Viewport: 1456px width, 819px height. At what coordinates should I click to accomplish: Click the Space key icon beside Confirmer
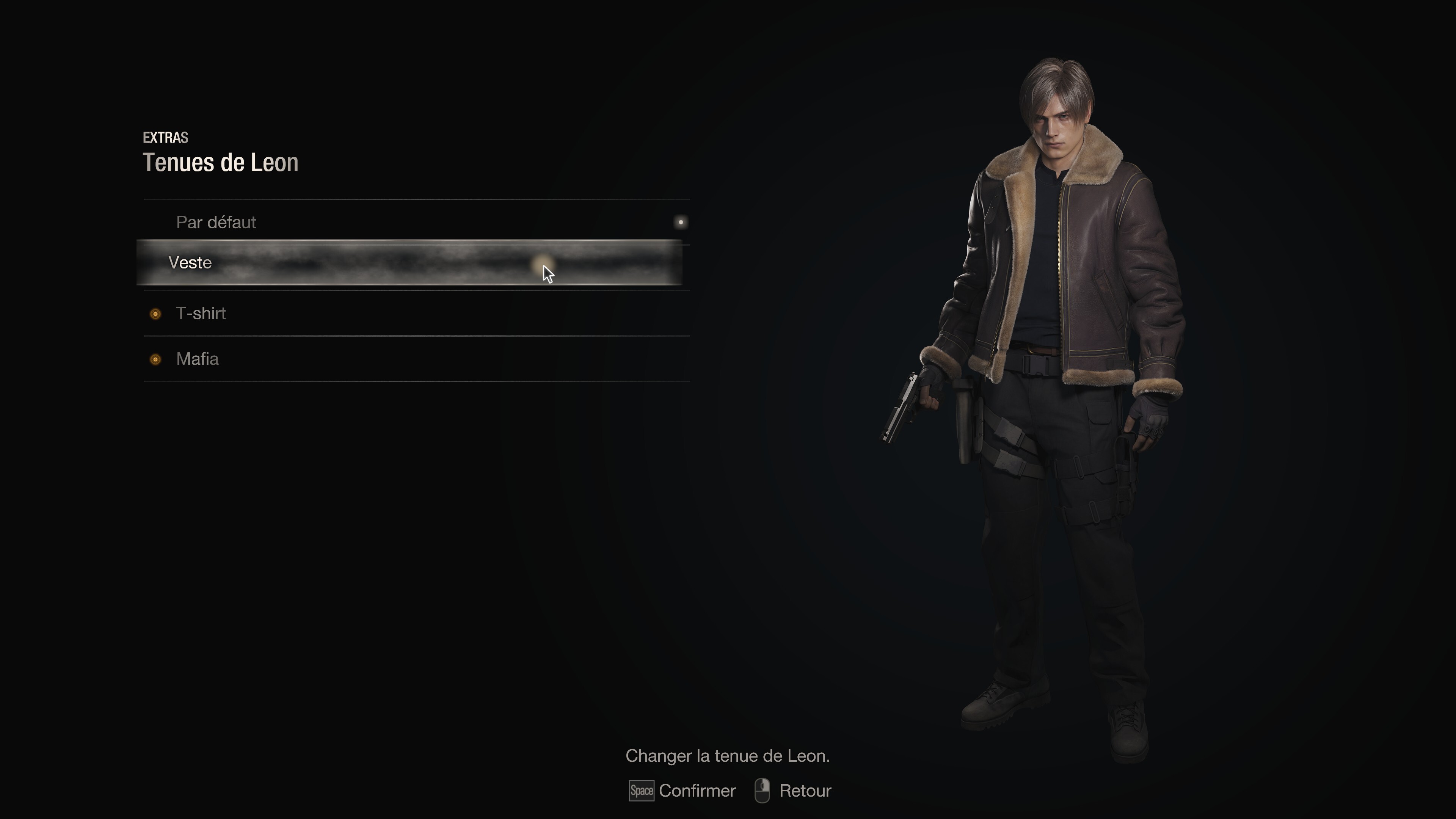[642, 791]
